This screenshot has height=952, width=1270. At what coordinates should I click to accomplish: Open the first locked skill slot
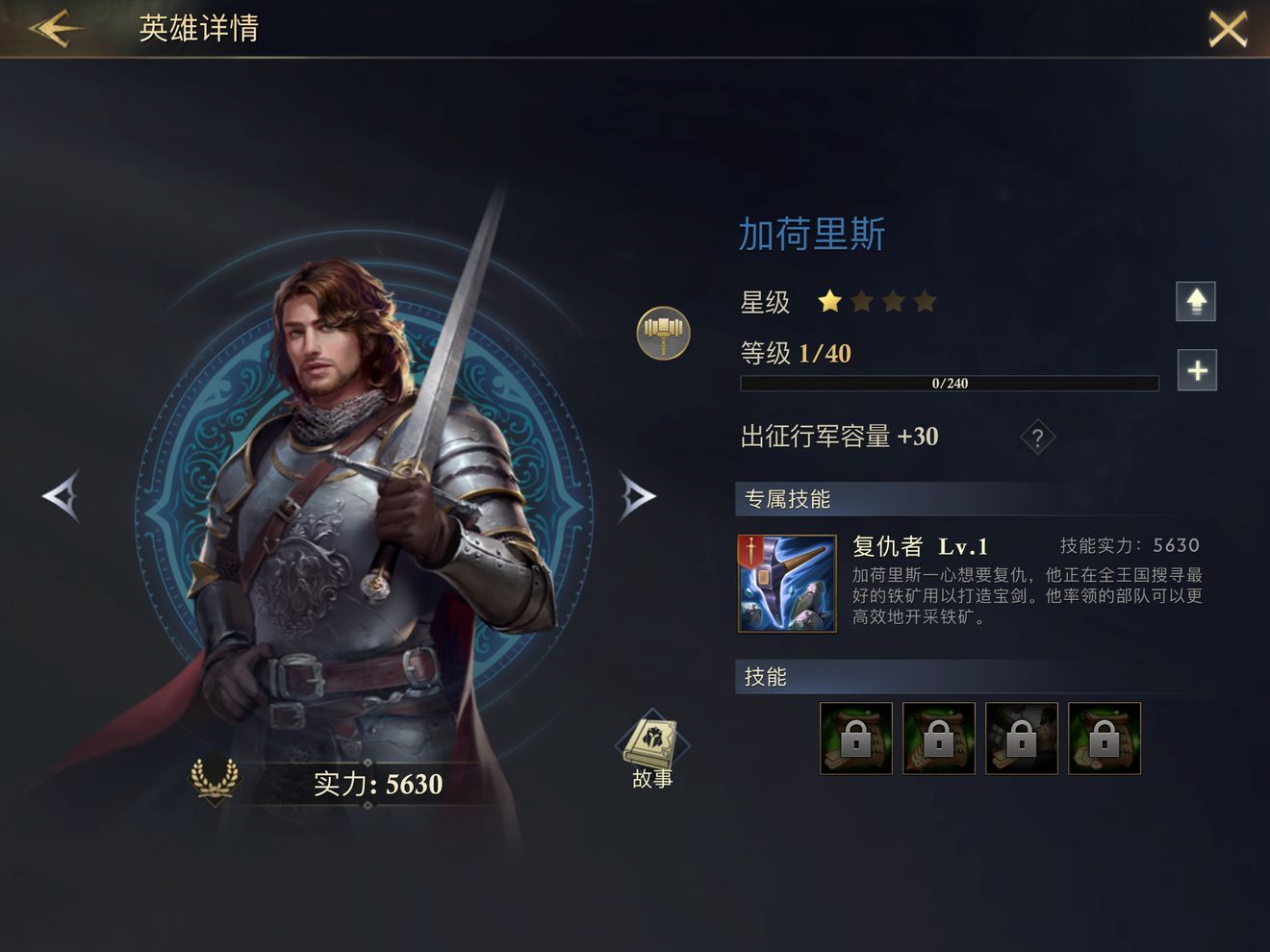click(x=854, y=739)
